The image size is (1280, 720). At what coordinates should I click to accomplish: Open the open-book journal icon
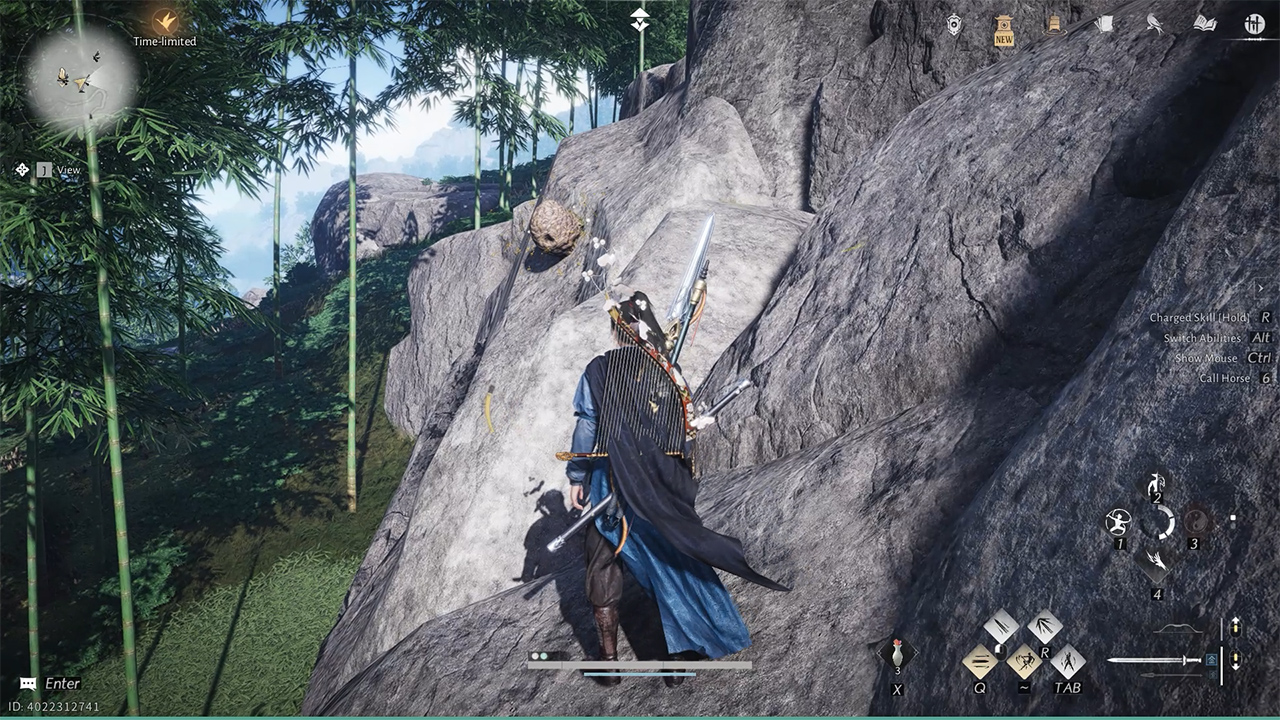pyautogui.click(x=1205, y=24)
